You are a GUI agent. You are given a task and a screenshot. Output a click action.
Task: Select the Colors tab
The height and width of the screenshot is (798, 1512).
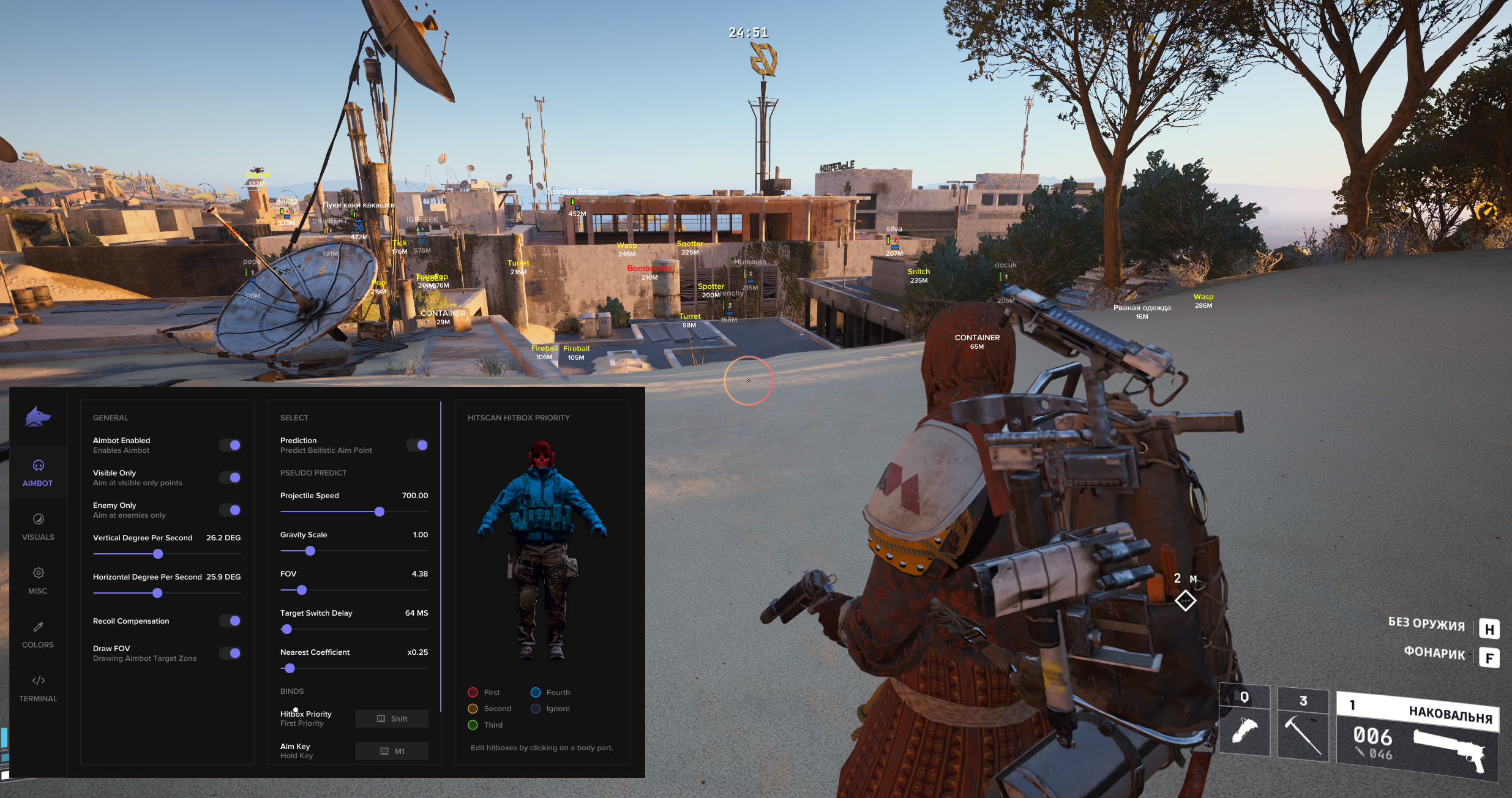click(38, 634)
